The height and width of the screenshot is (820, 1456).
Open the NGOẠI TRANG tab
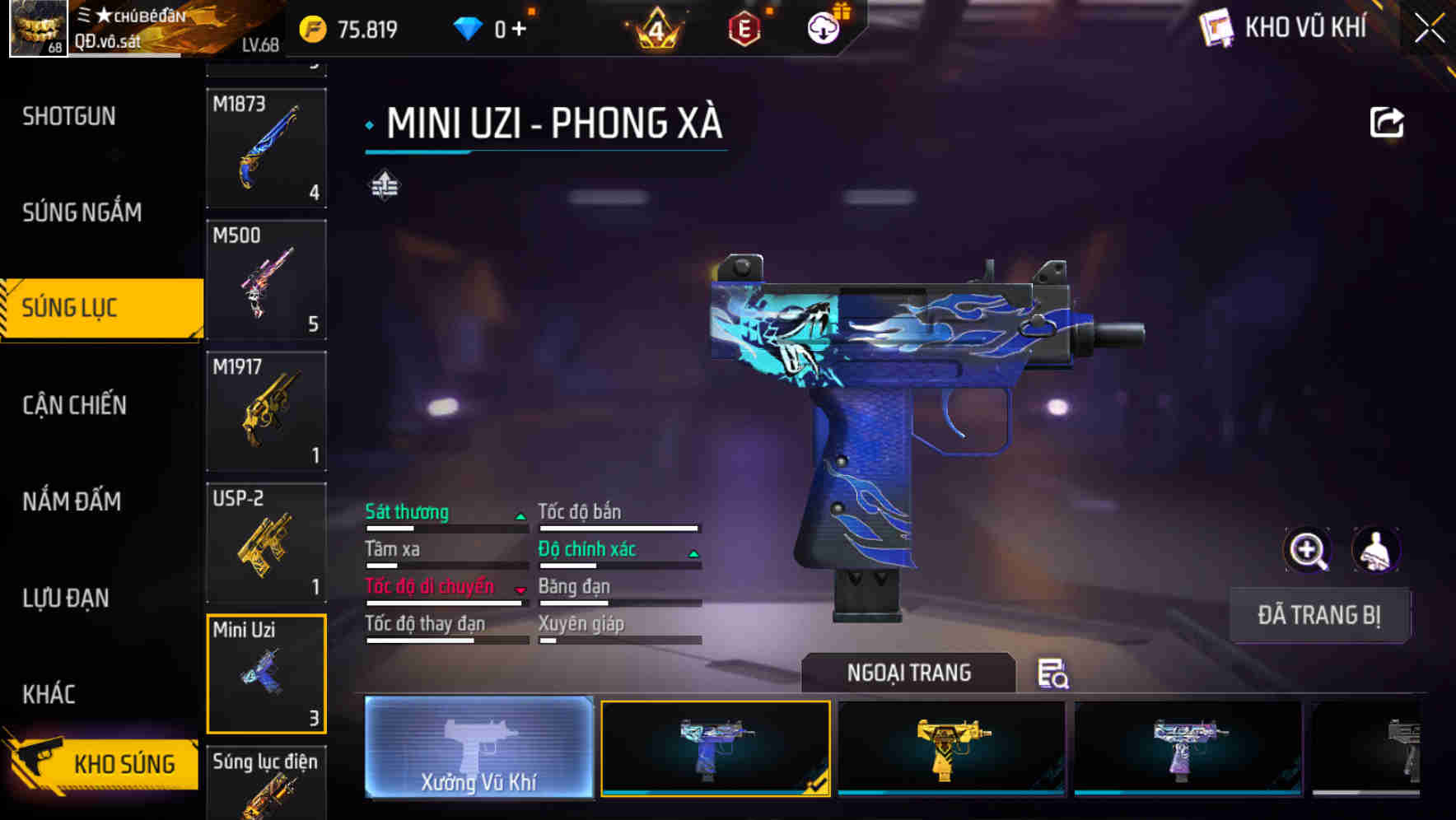910,673
